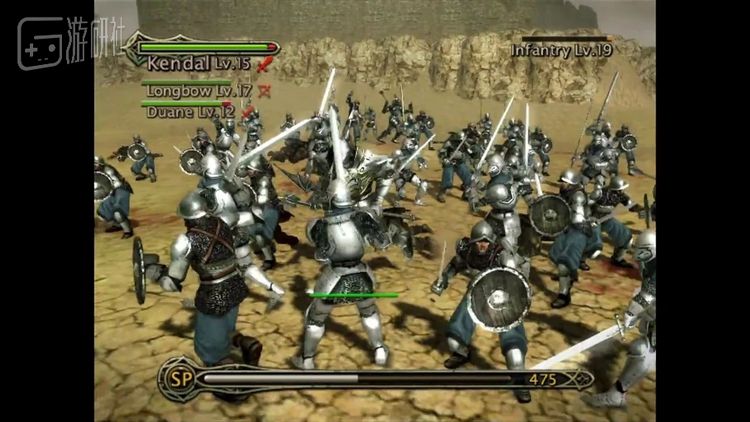The image size is (750, 422).
Task: Click the Infantry Lv.19 enemy label
Action: pyautogui.click(x=560, y=49)
